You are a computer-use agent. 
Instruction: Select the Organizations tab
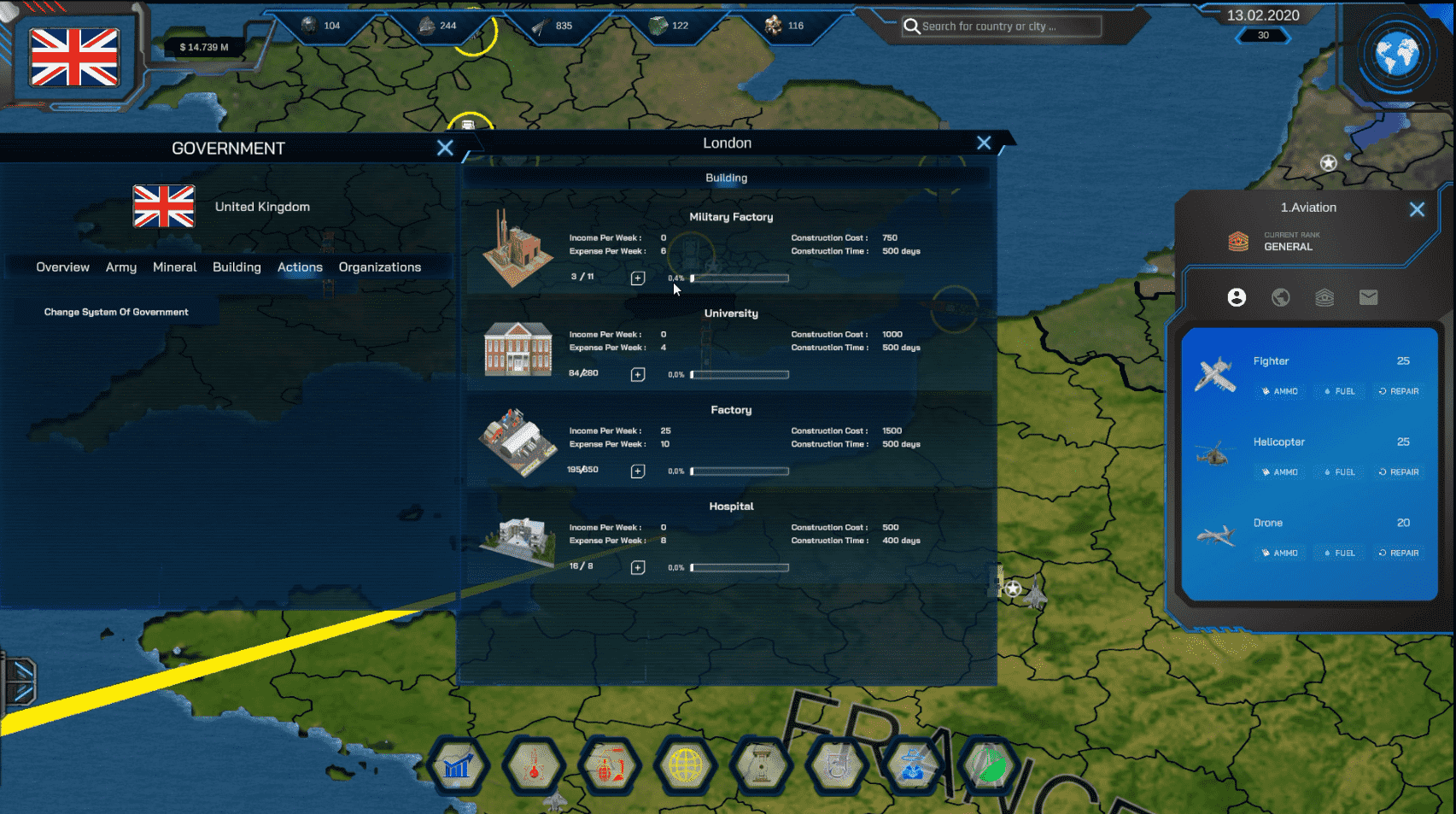tap(380, 267)
